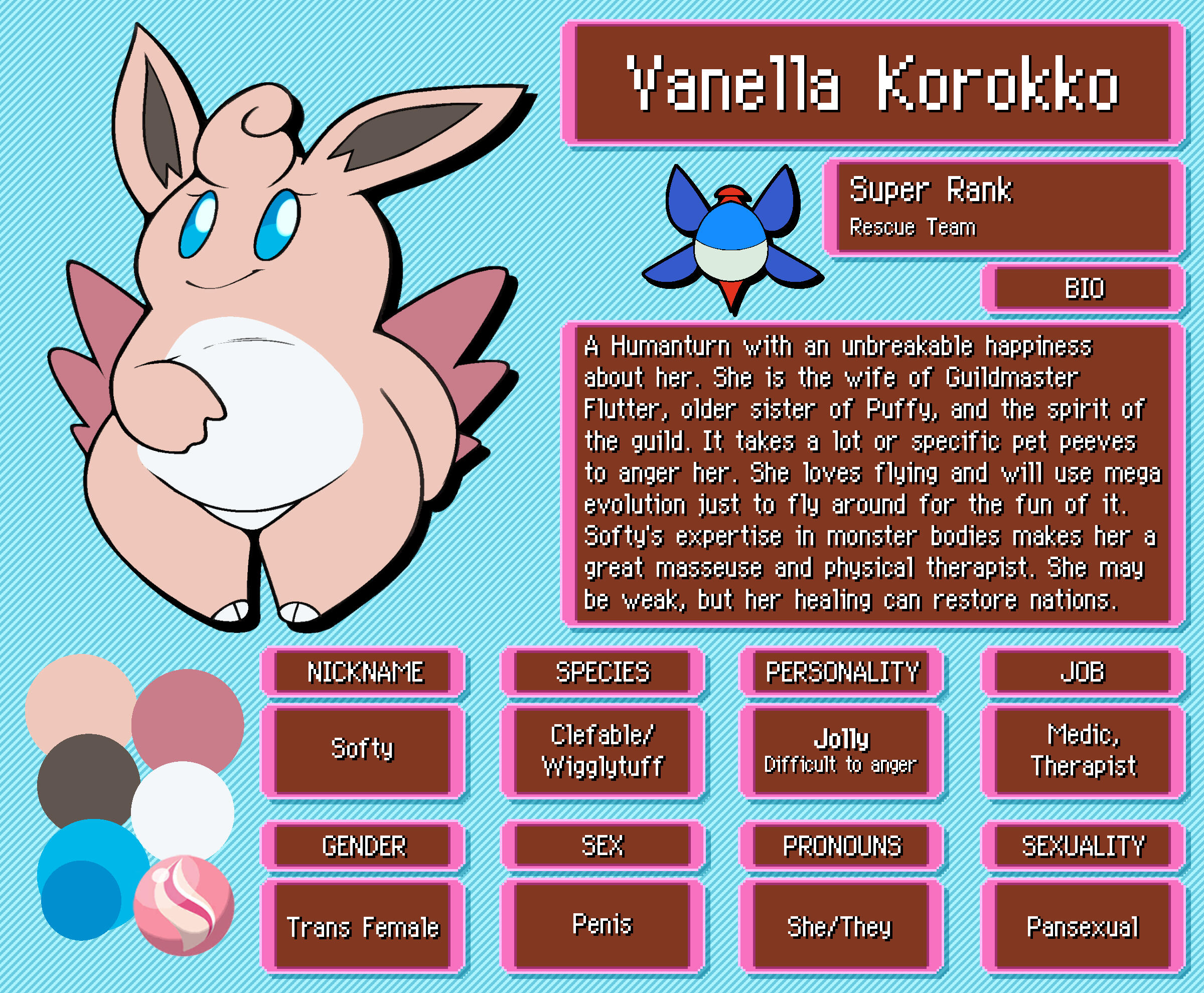The width and height of the screenshot is (1204, 993).
Task: Select the Softy nickname box
Action: (x=363, y=750)
